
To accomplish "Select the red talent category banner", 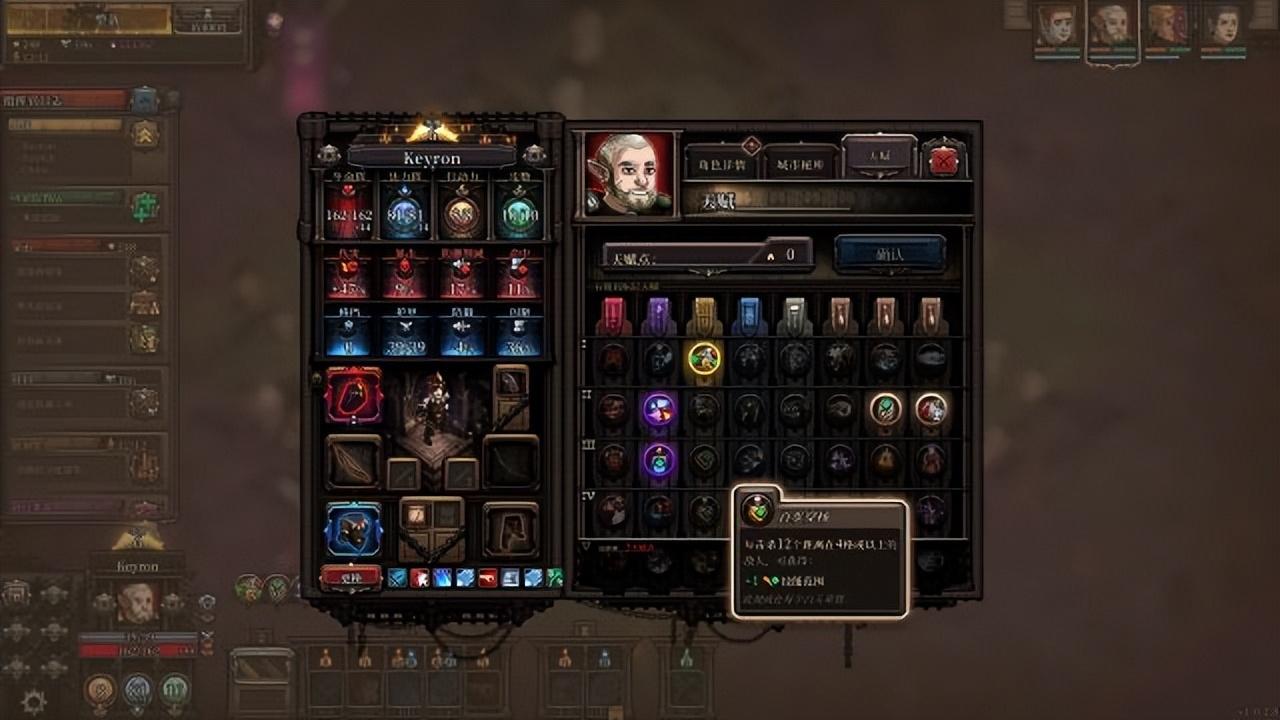I will [612, 316].
